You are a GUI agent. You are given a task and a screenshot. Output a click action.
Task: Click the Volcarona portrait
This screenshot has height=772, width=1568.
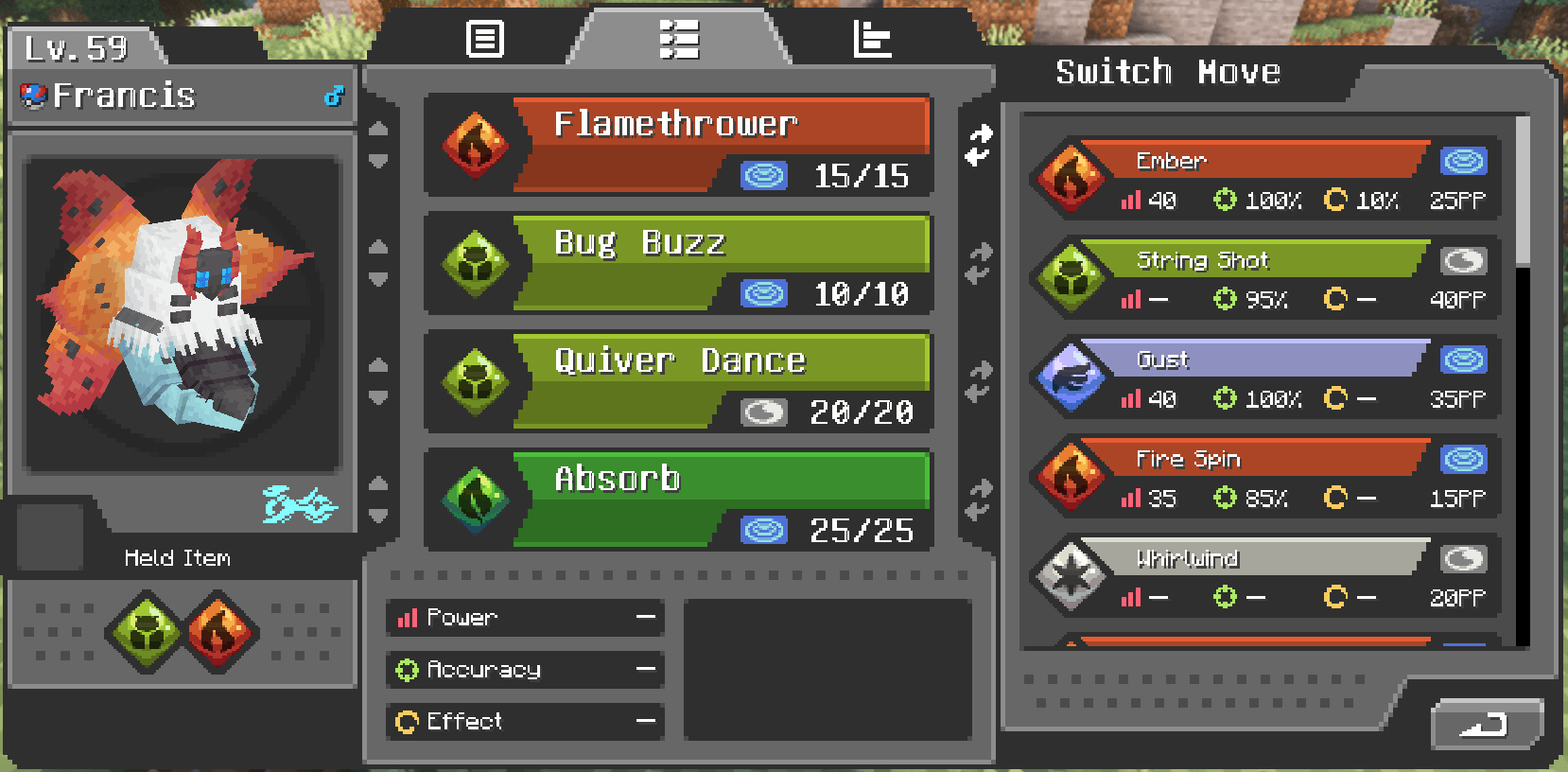coord(182,312)
